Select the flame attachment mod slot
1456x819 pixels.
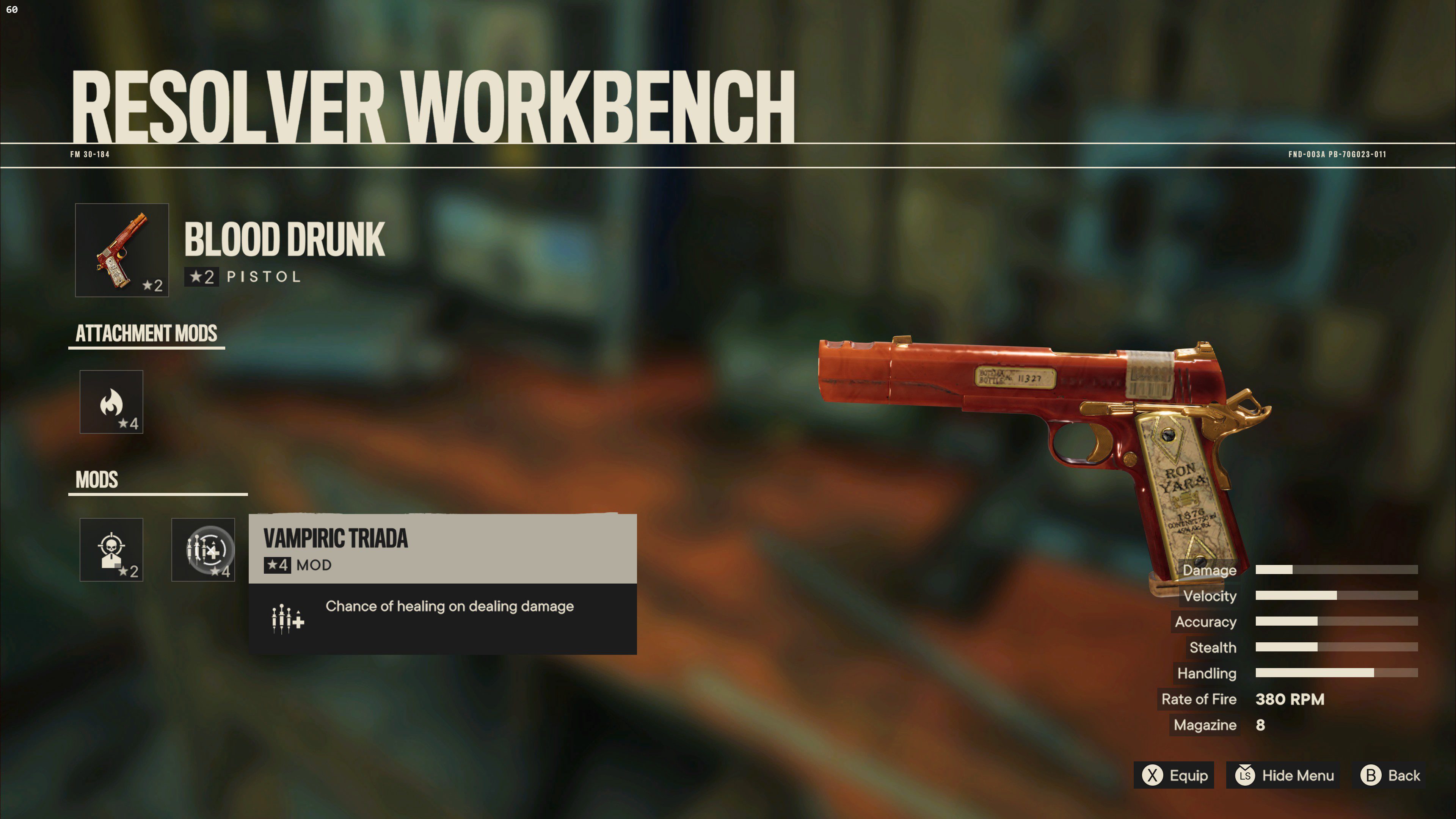[x=111, y=402]
